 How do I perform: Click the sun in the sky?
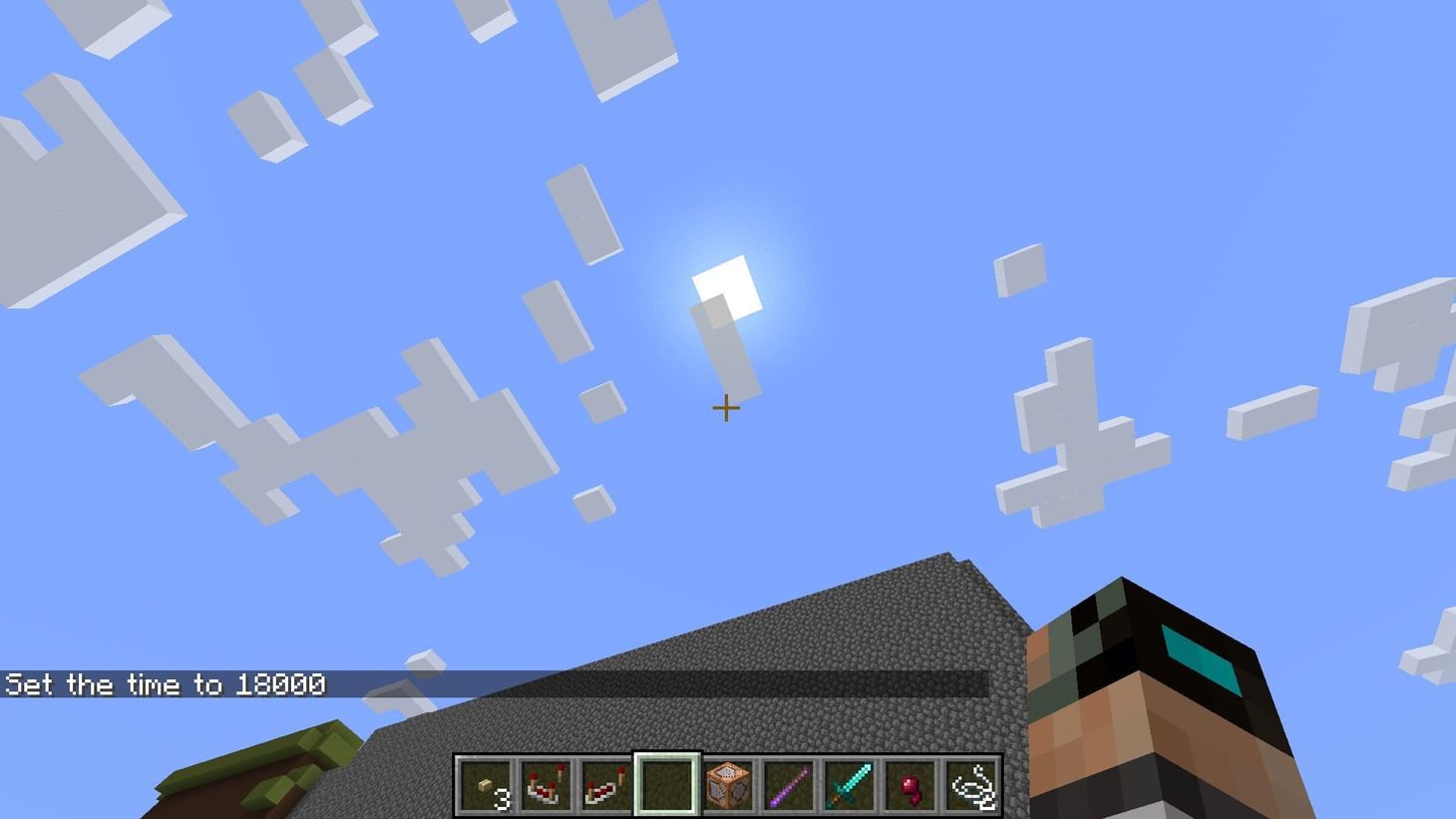click(x=725, y=282)
